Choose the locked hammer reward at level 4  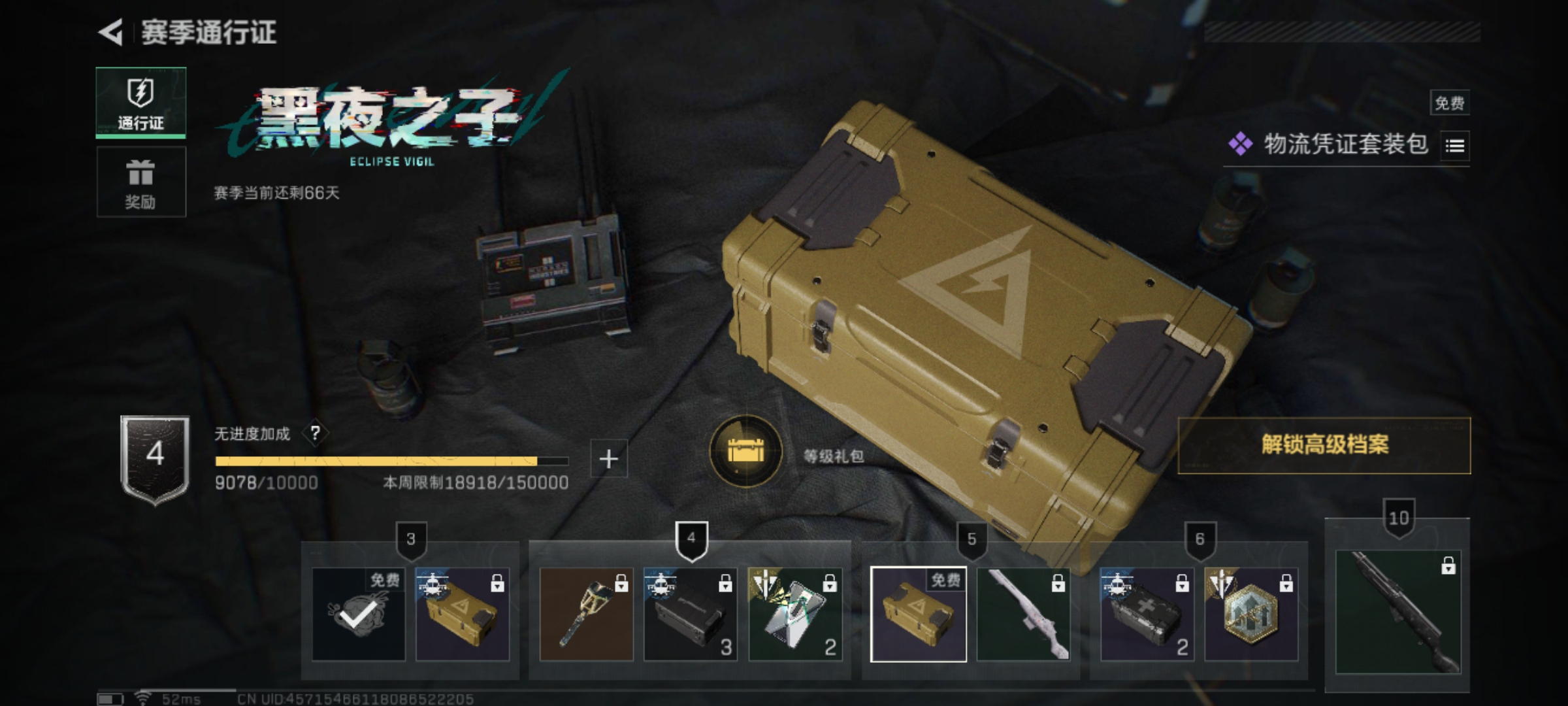586,614
